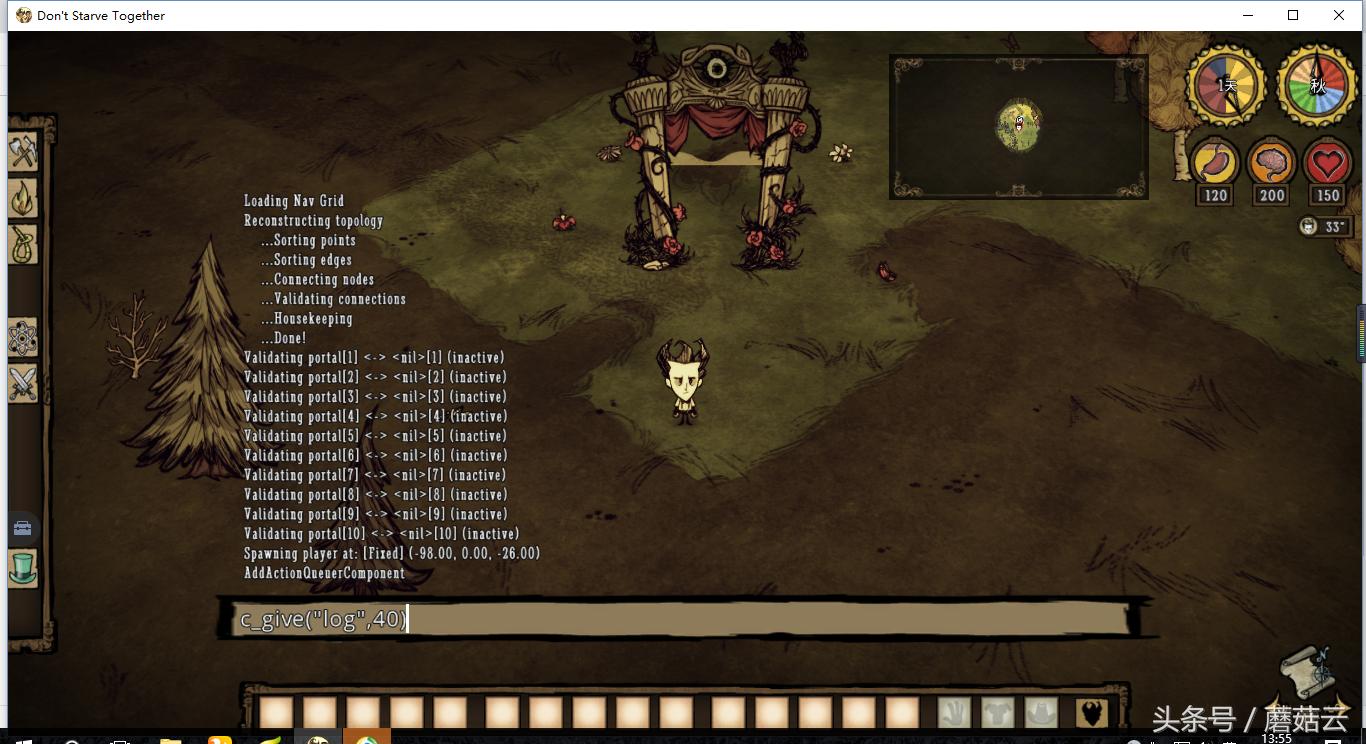Switch to the atom Science crafting tab
Image resolution: width=1366 pixels, height=744 pixels.
point(23,340)
